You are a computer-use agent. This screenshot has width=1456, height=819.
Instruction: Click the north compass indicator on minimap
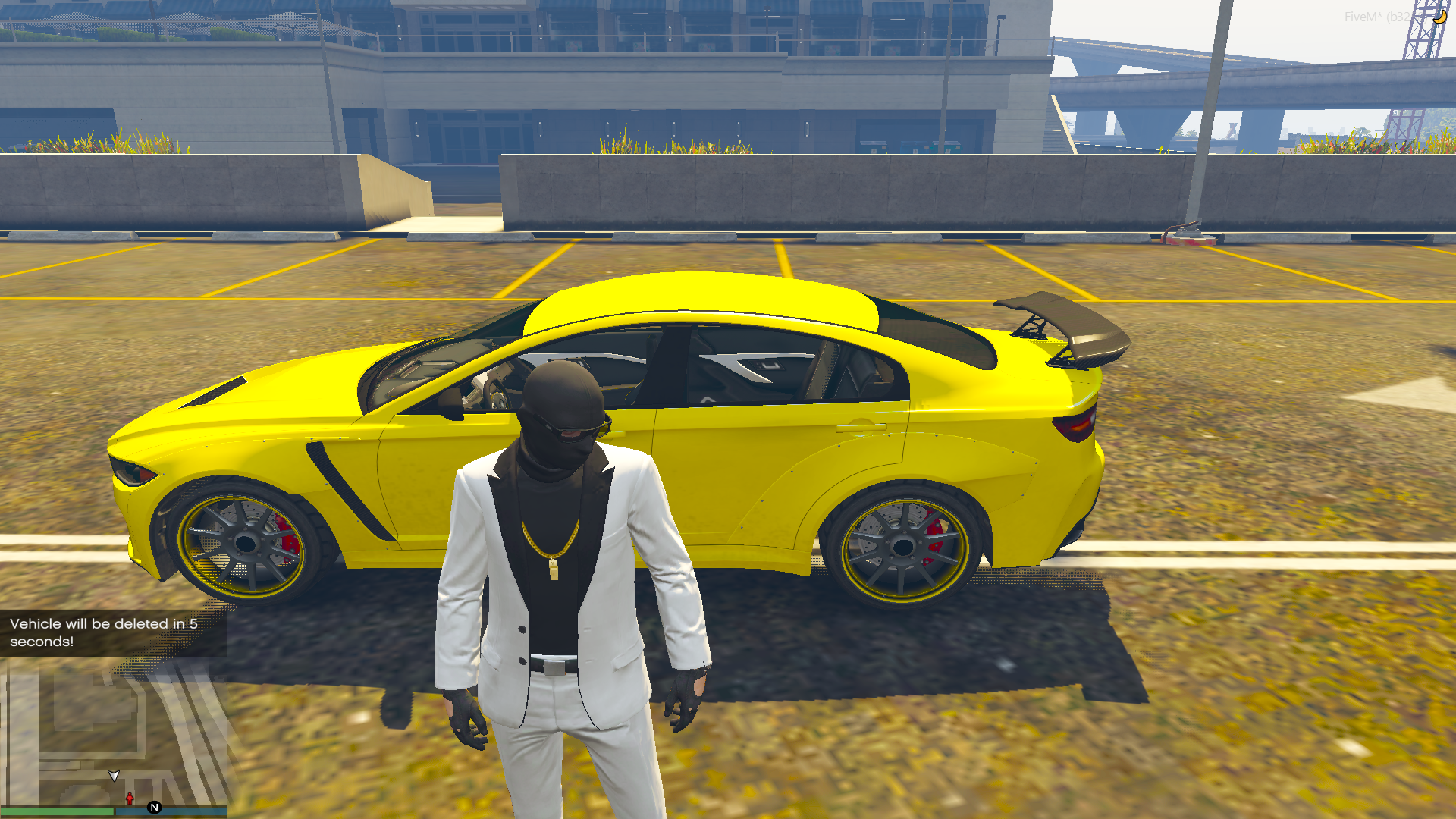(155, 808)
